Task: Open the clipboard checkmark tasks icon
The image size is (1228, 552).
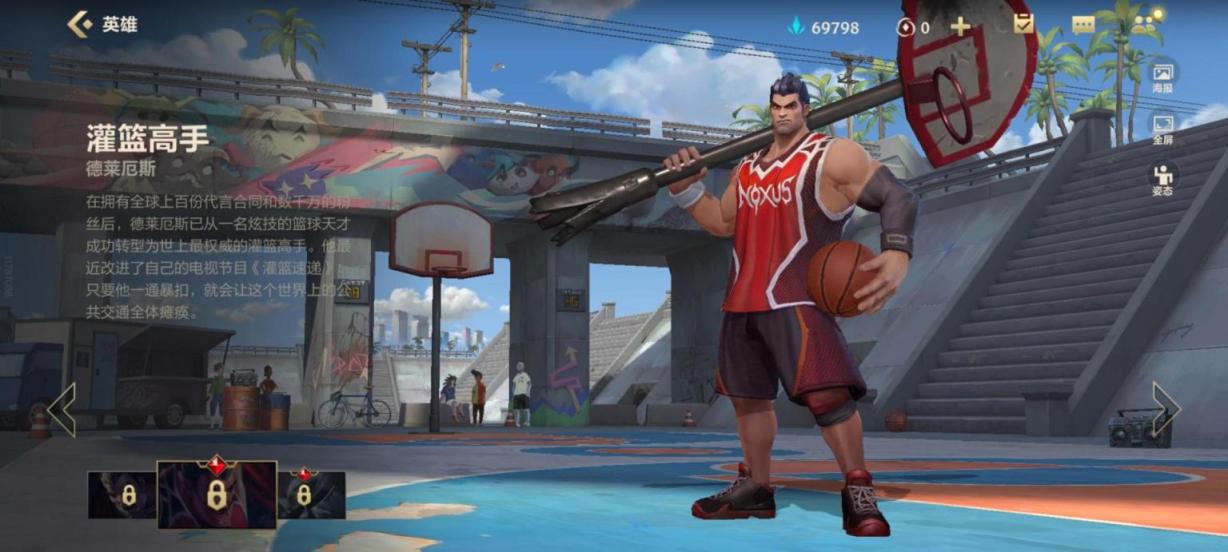Action: point(1024,24)
